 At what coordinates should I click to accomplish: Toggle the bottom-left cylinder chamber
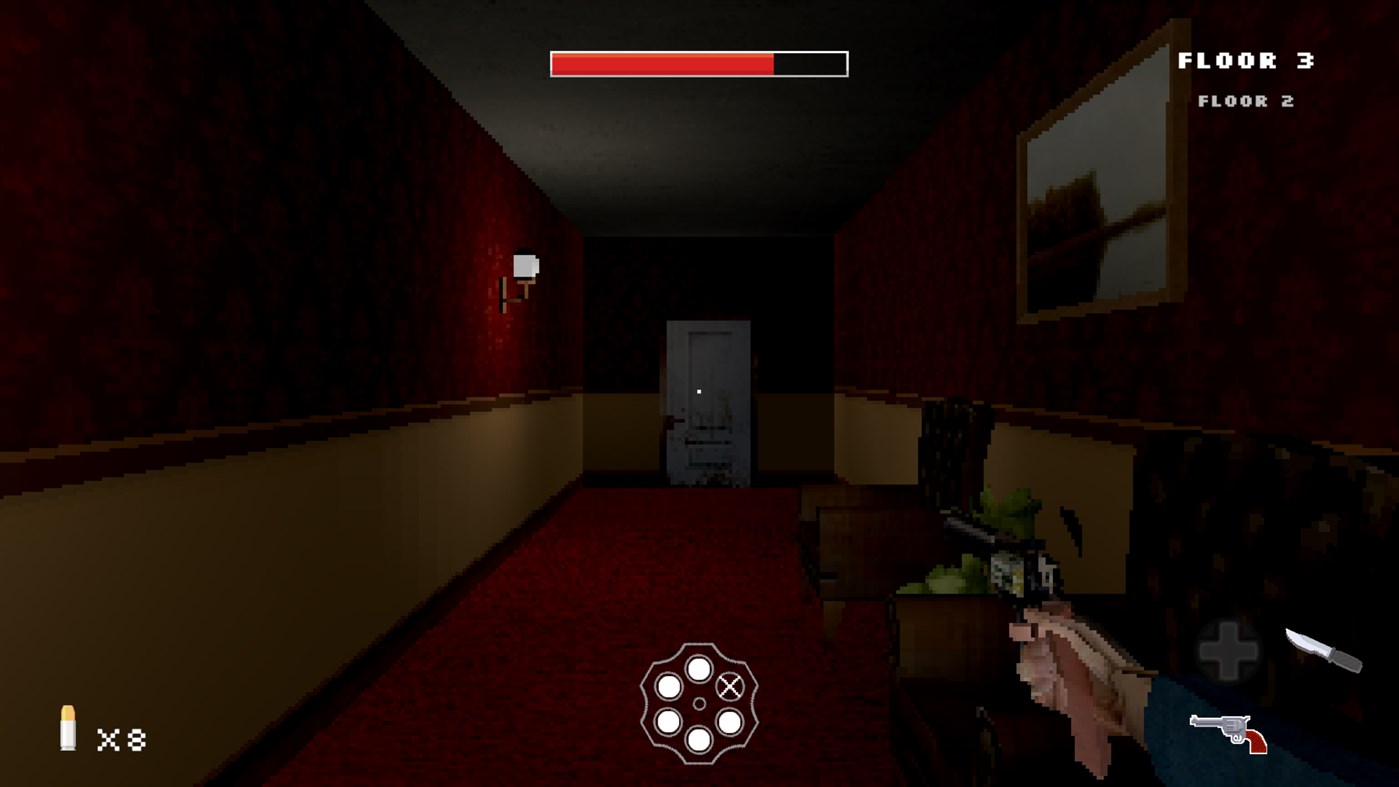[668, 721]
